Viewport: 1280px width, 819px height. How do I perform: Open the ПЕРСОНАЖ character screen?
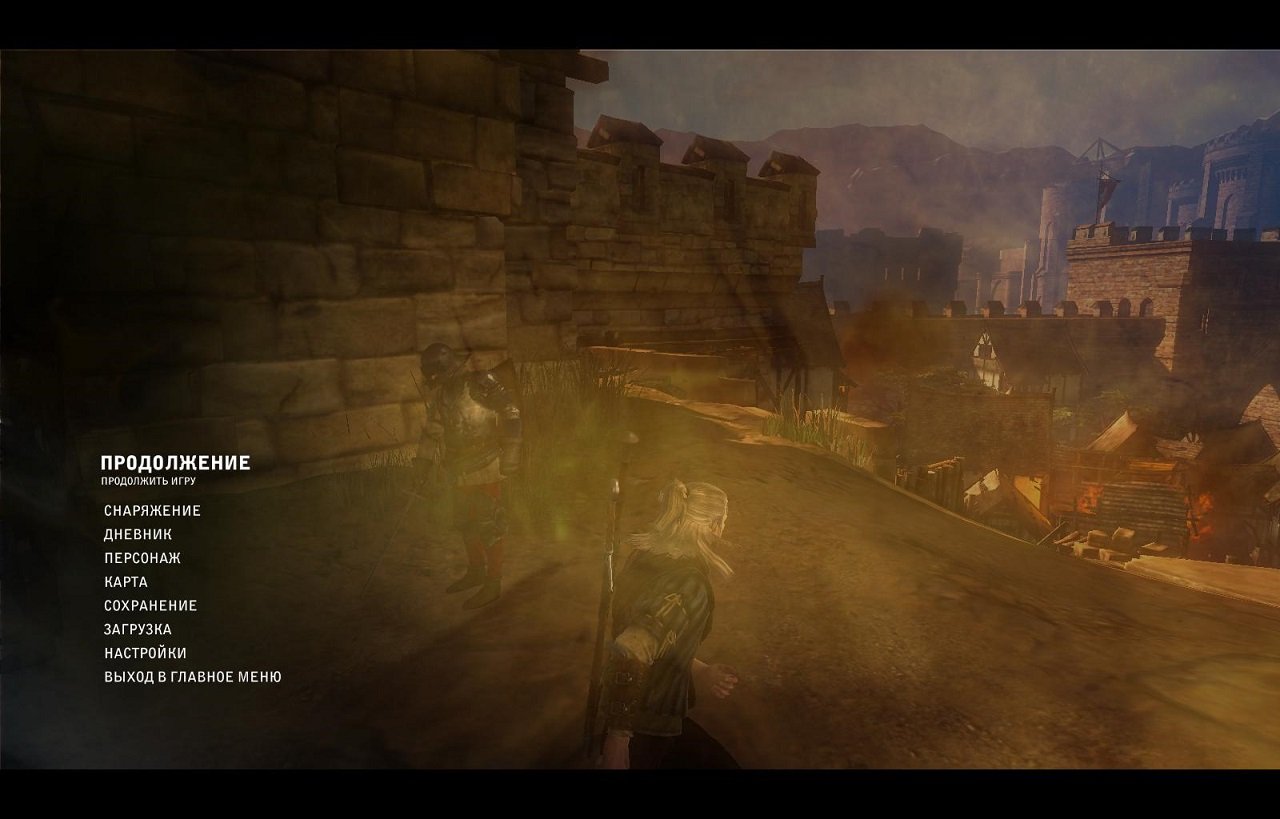pyautogui.click(x=141, y=557)
